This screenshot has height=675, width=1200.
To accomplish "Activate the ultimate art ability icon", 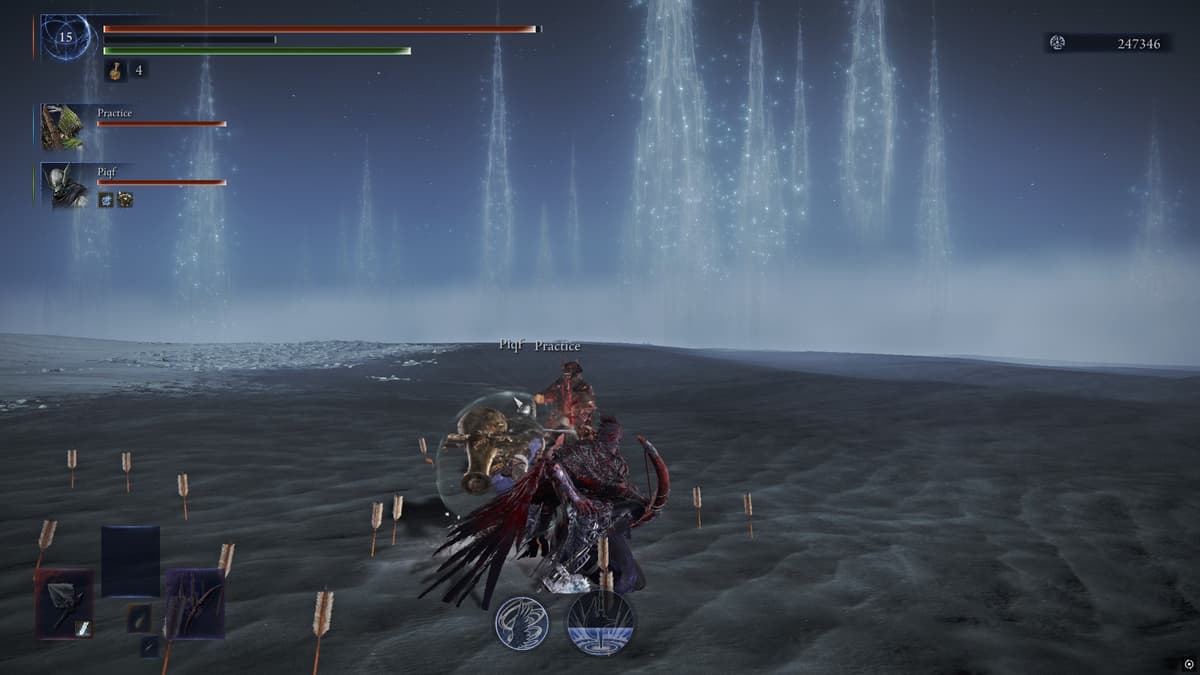I will click(x=600, y=622).
